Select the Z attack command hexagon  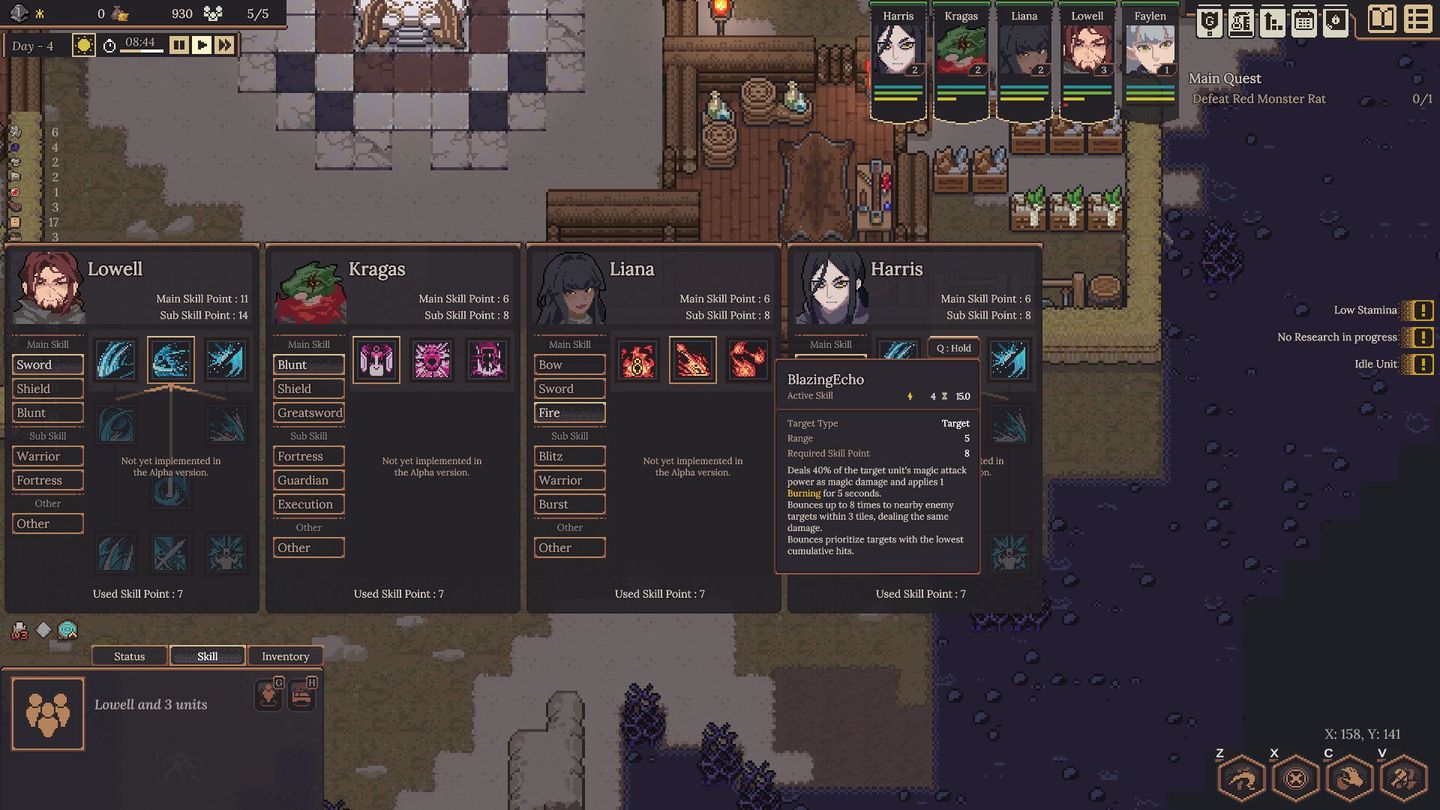pyautogui.click(x=1241, y=776)
